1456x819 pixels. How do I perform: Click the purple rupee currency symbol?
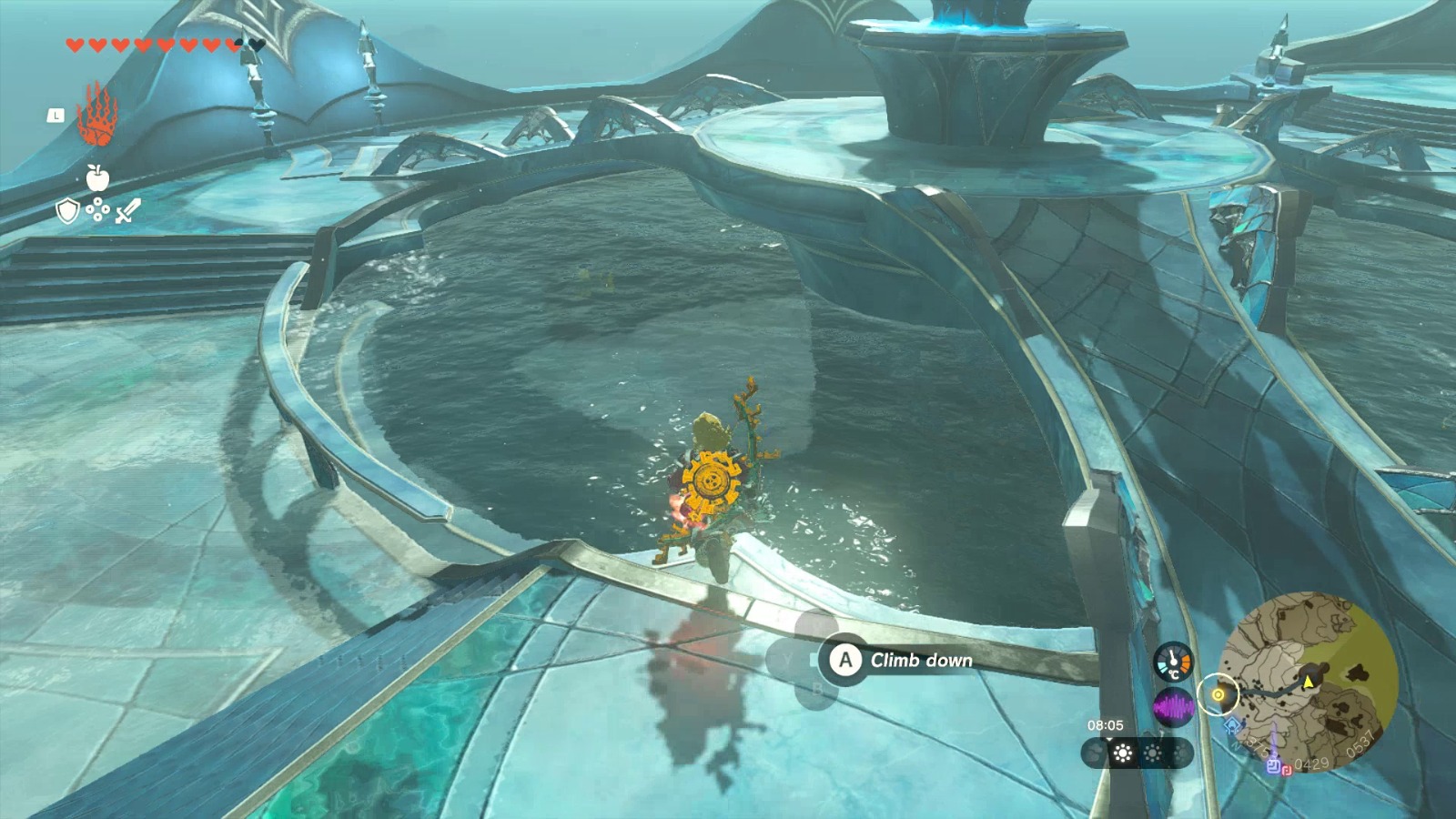pos(1274,767)
